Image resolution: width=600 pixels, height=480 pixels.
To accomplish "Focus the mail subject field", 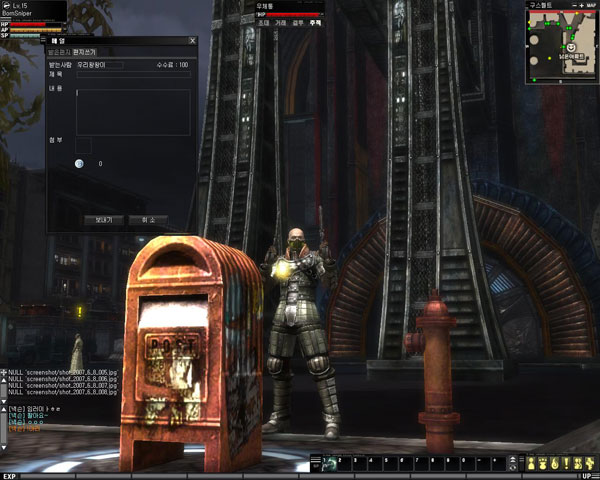I will pos(132,74).
